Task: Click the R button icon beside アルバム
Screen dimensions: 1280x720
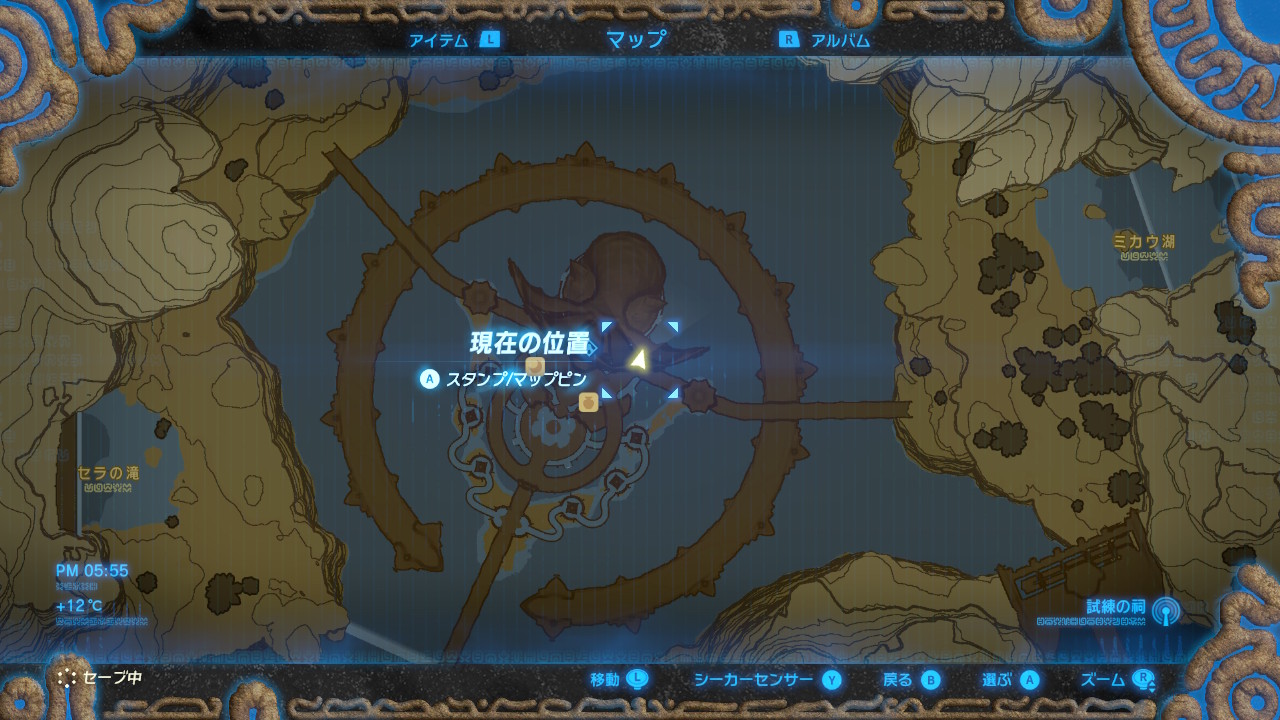Action: pyautogui.click(x=789, y=39)
